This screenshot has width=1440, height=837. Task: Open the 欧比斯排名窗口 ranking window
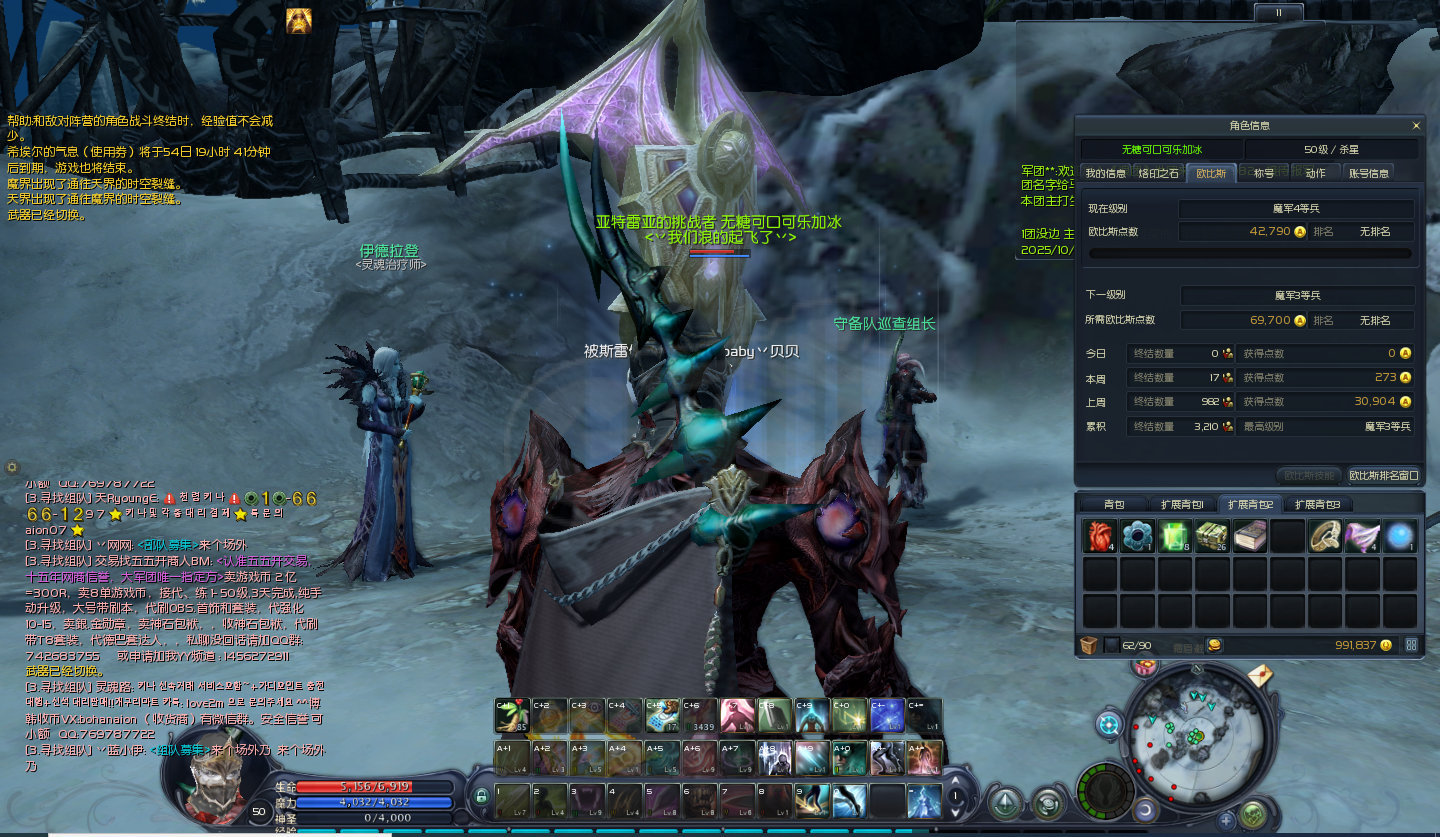[x=1384, y=476]
